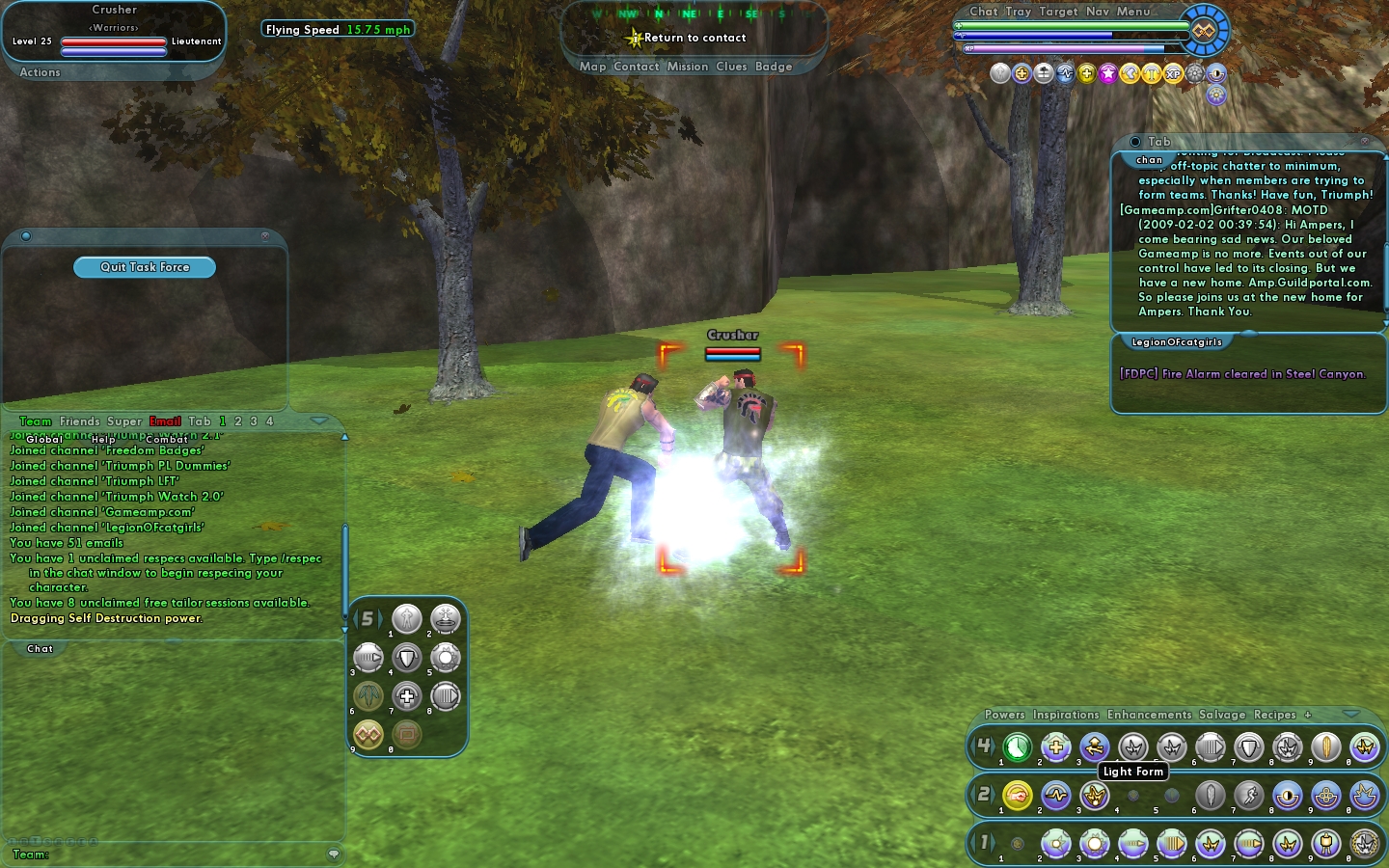Show the Contact list
Image resolution: width=1389 pixels, height=868 pixels.
coord(636,67)
